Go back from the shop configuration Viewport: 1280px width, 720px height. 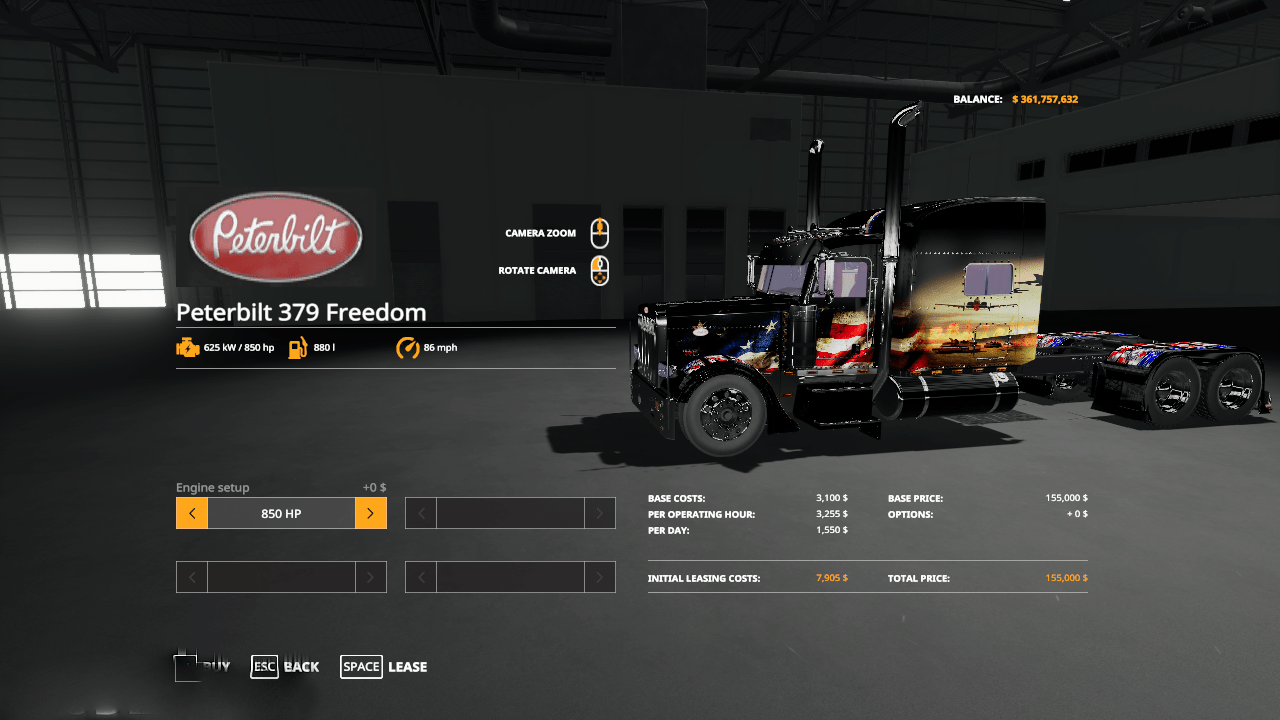pos(285,667)
